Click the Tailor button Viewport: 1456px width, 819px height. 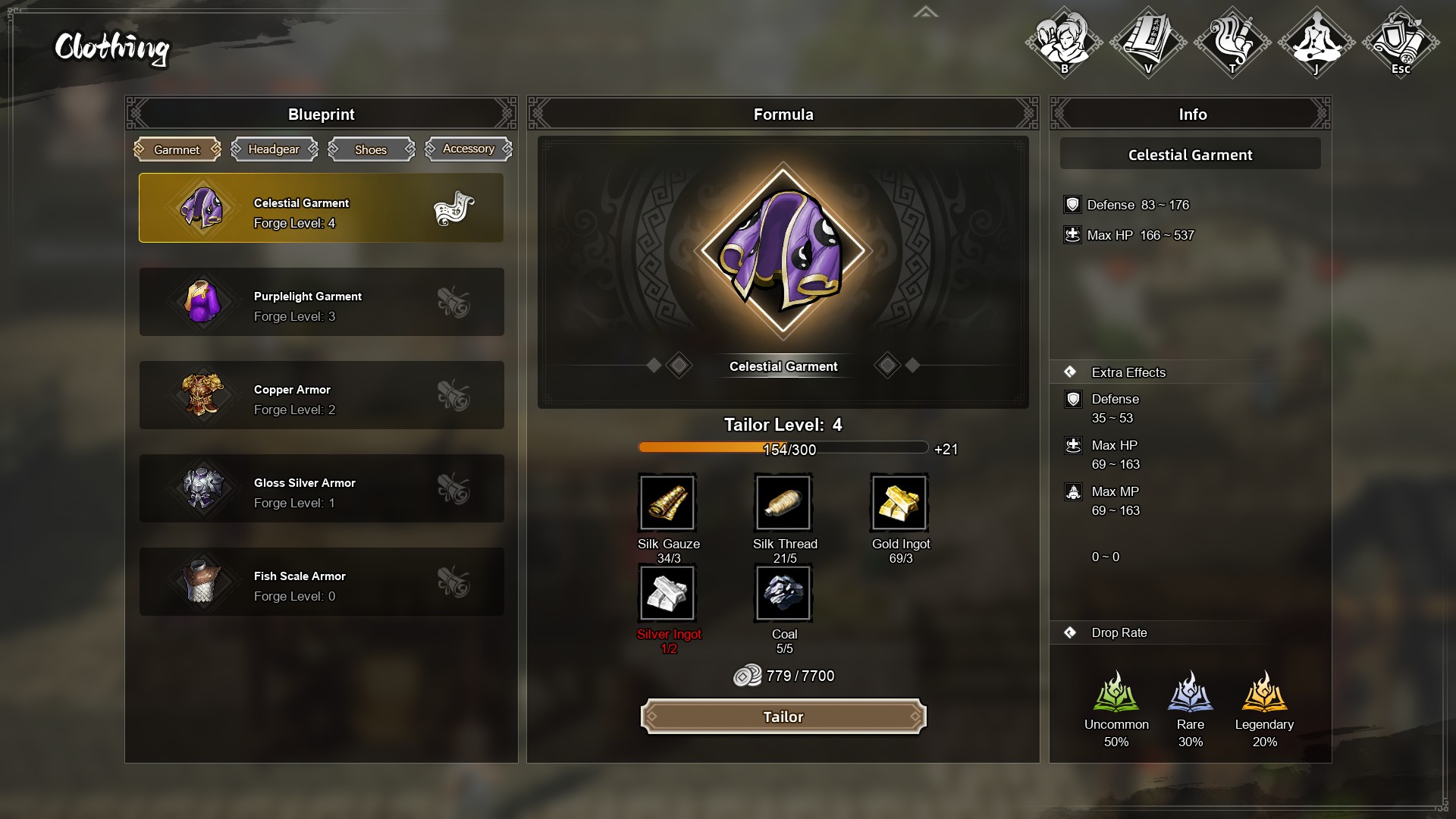click(x=783, y=717)
